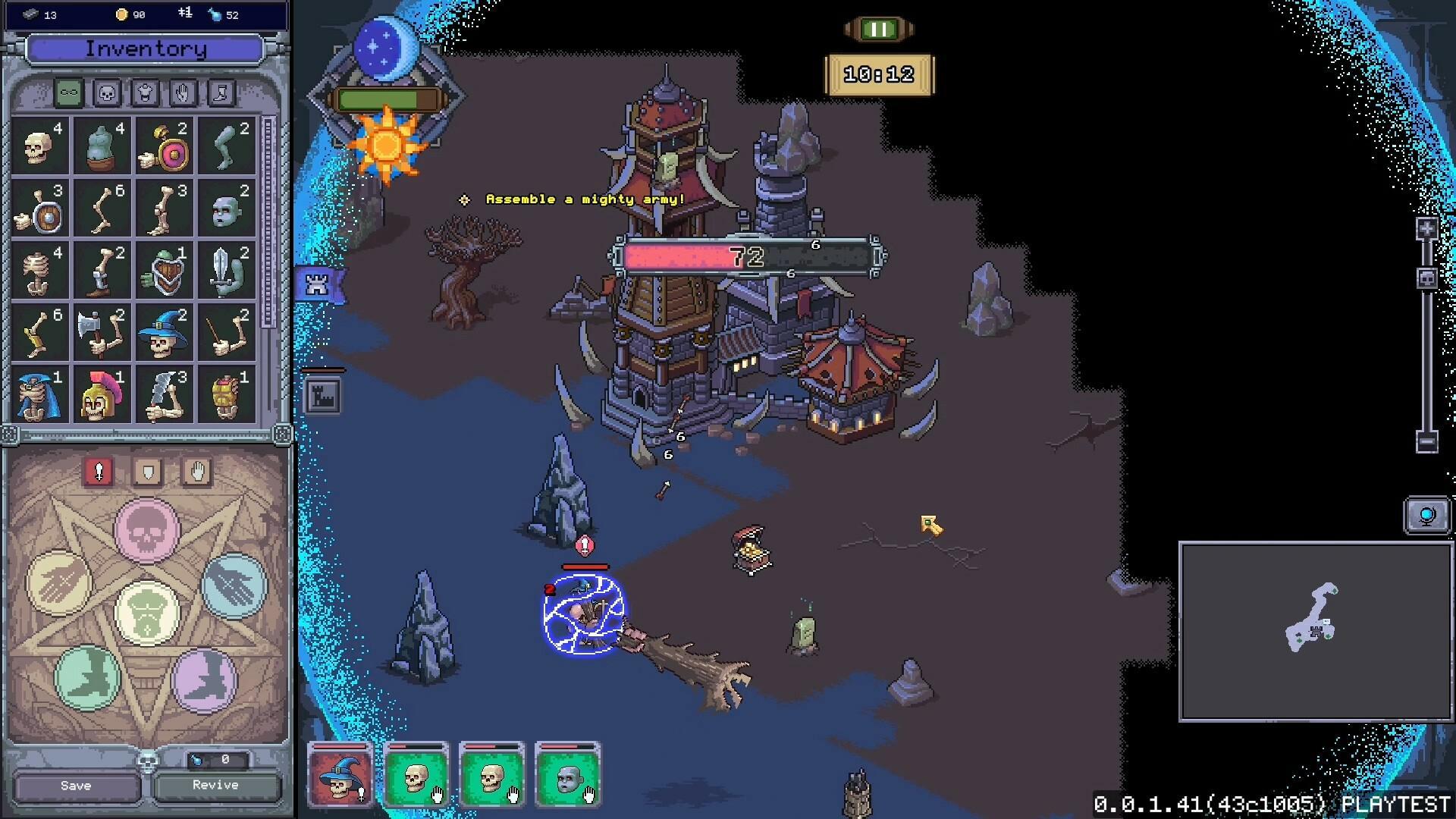
Task: Toggle the skull heads filter in the Inventory
Action: click(107, 93)
